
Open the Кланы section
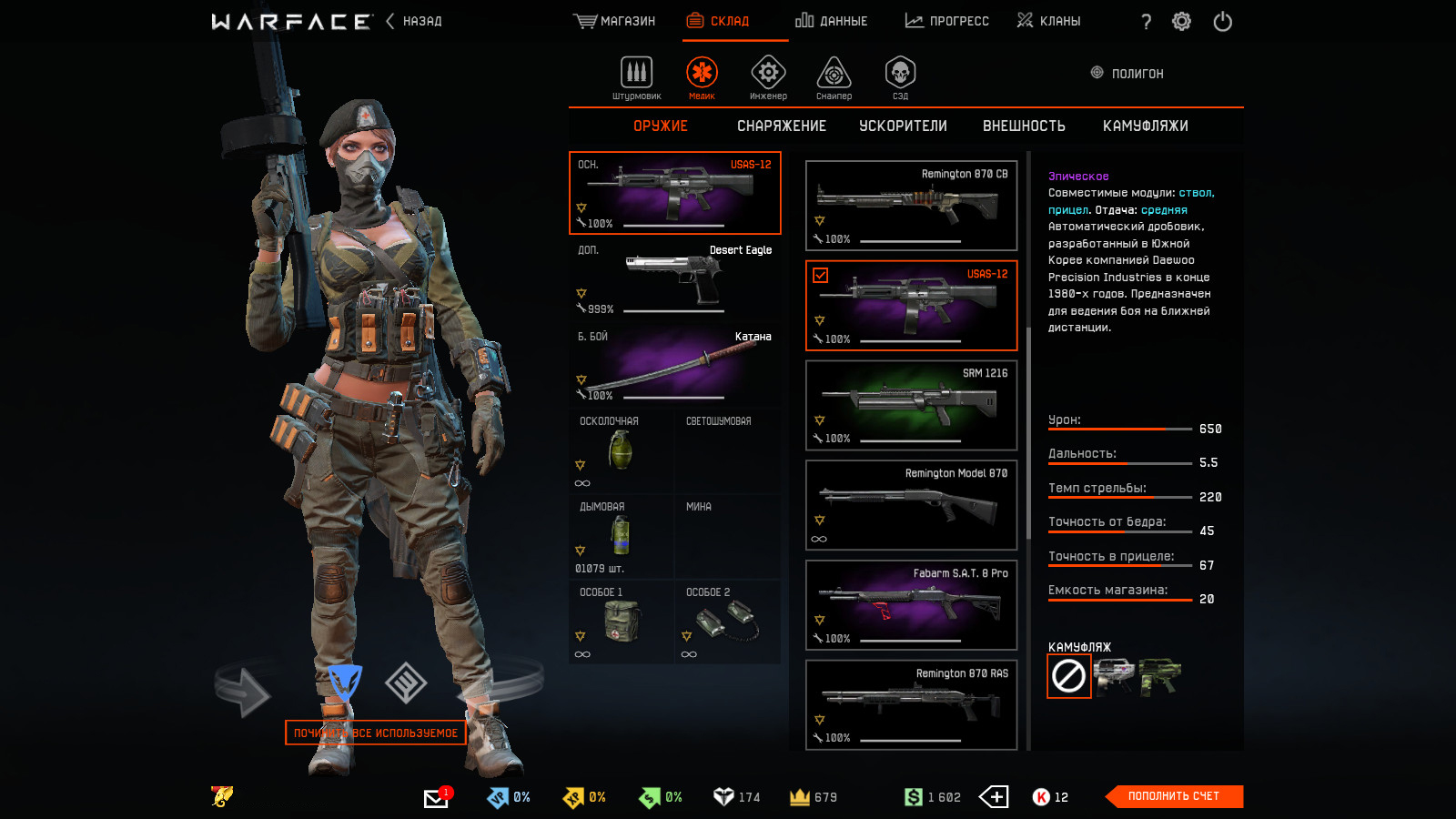(1048, 21)
